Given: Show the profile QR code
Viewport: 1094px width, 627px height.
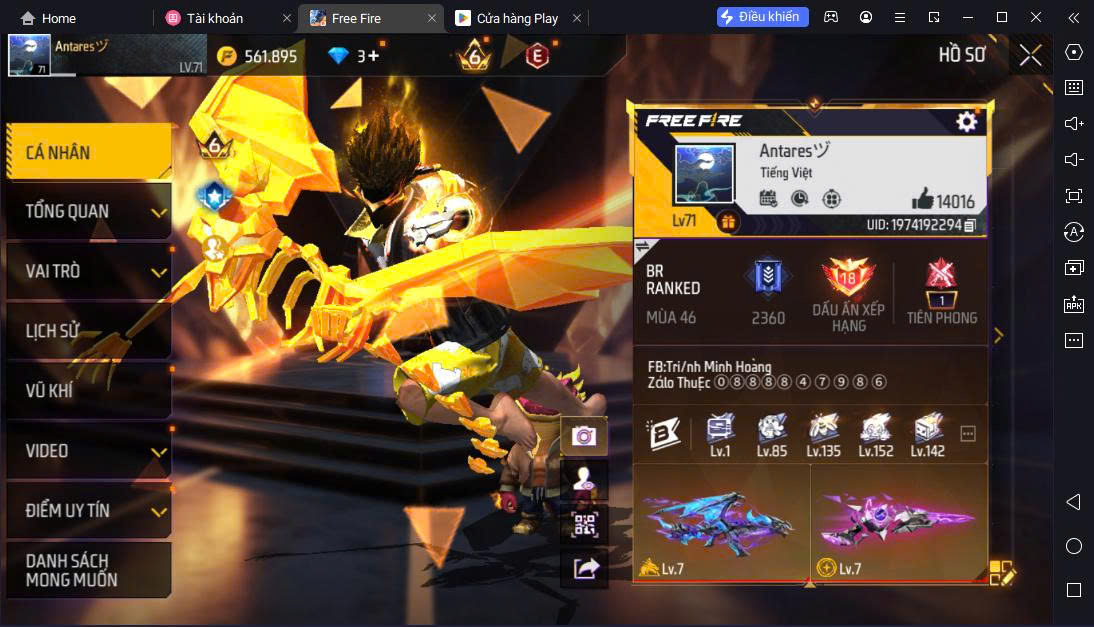Looking at the screenshot, I should point(584,525).
